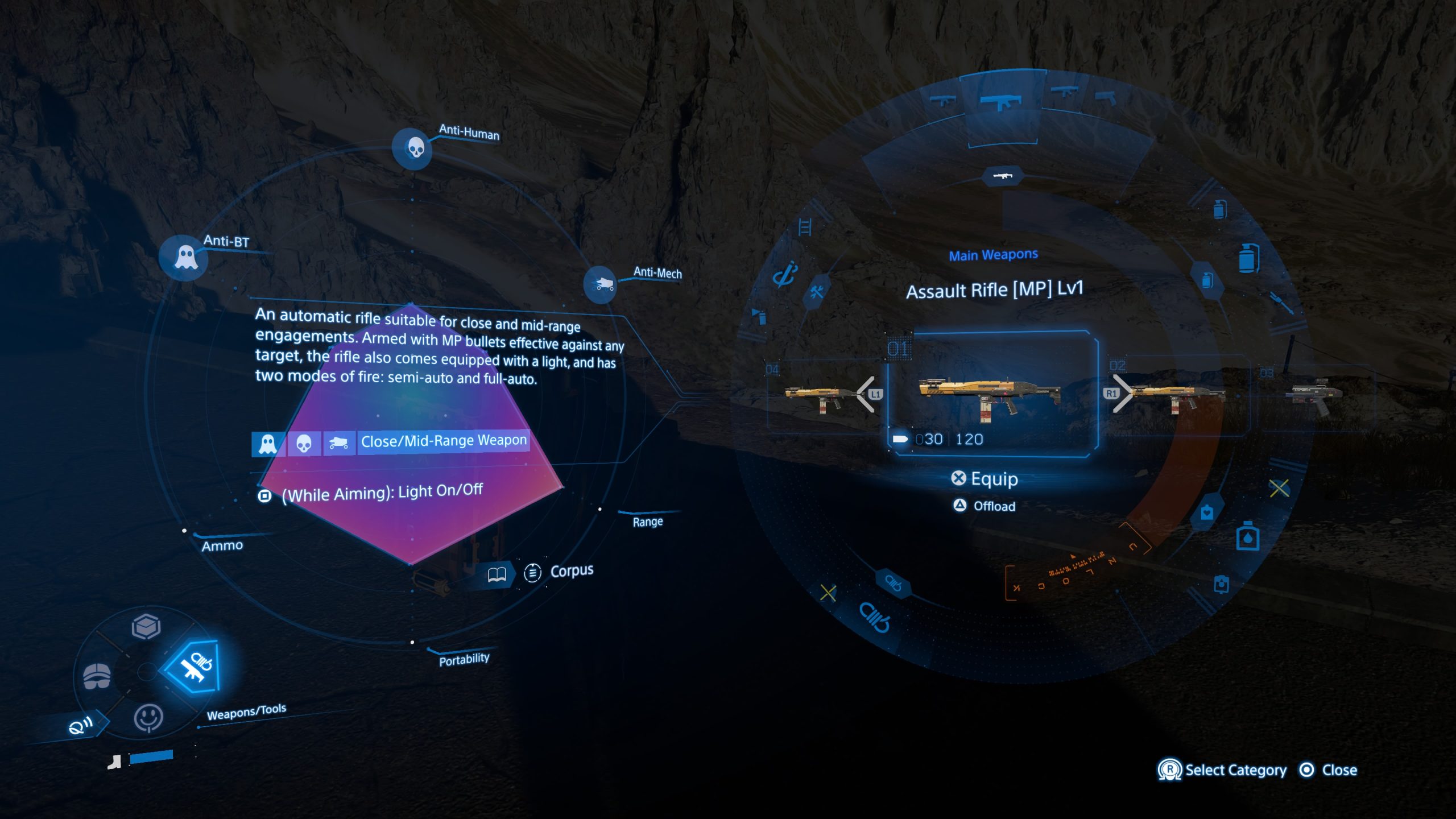Select the large strand rope icon

[874, 617]
